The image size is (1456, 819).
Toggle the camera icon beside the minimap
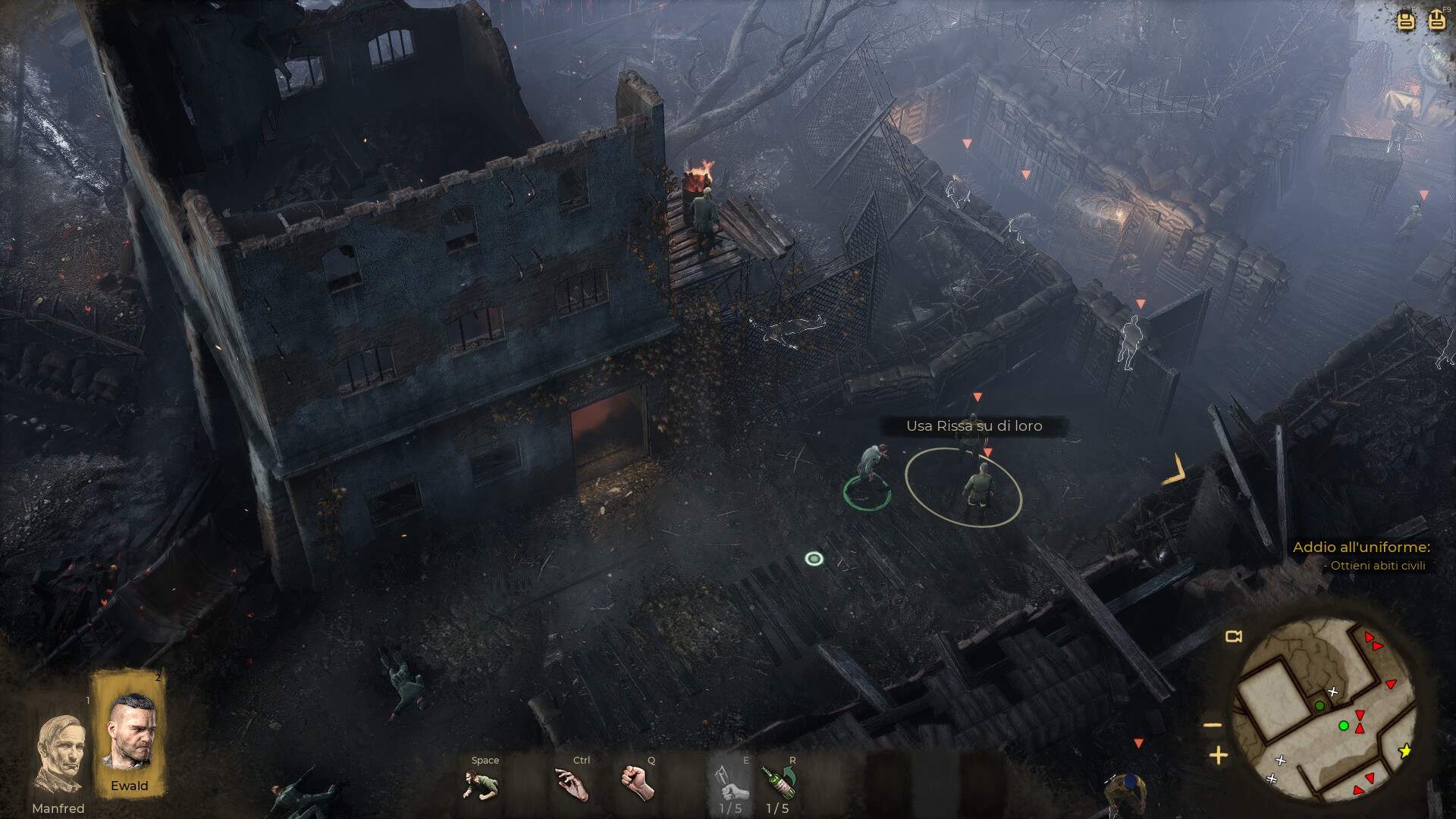pos(1234,636)
